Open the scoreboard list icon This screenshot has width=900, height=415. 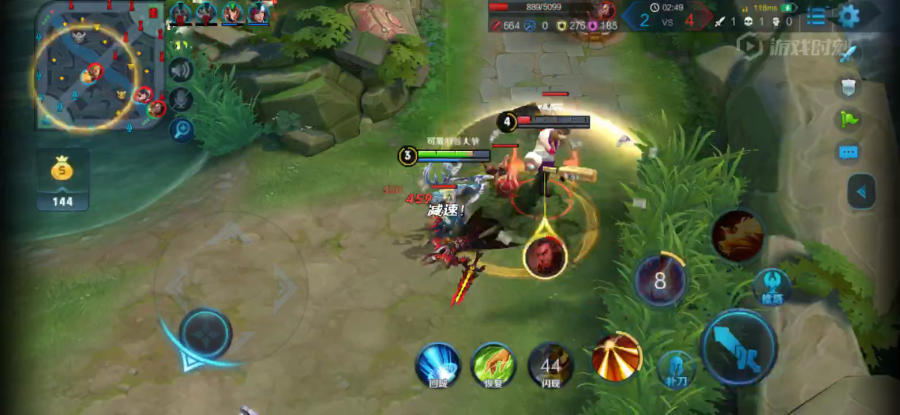(x=817, y=17)
